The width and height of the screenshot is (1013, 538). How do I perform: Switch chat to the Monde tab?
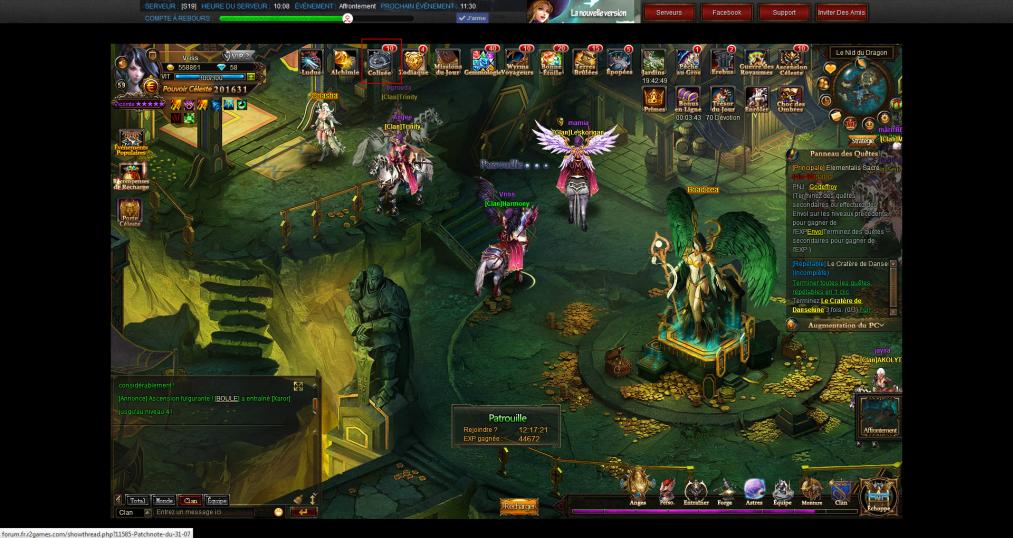click(x=164, y=500)
